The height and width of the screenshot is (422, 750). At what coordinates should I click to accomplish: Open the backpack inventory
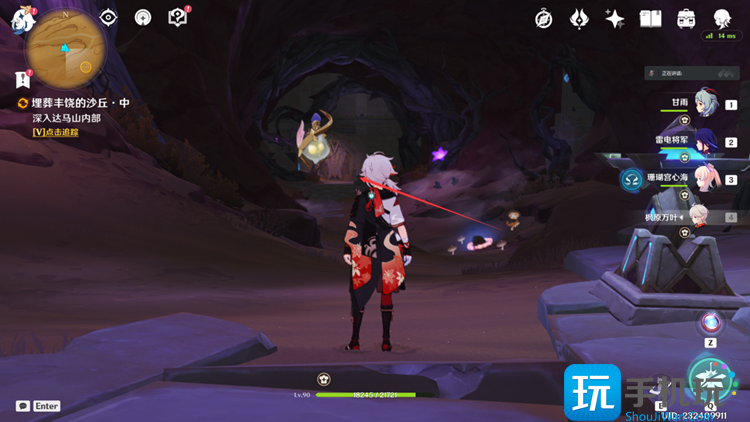(686, 18)
